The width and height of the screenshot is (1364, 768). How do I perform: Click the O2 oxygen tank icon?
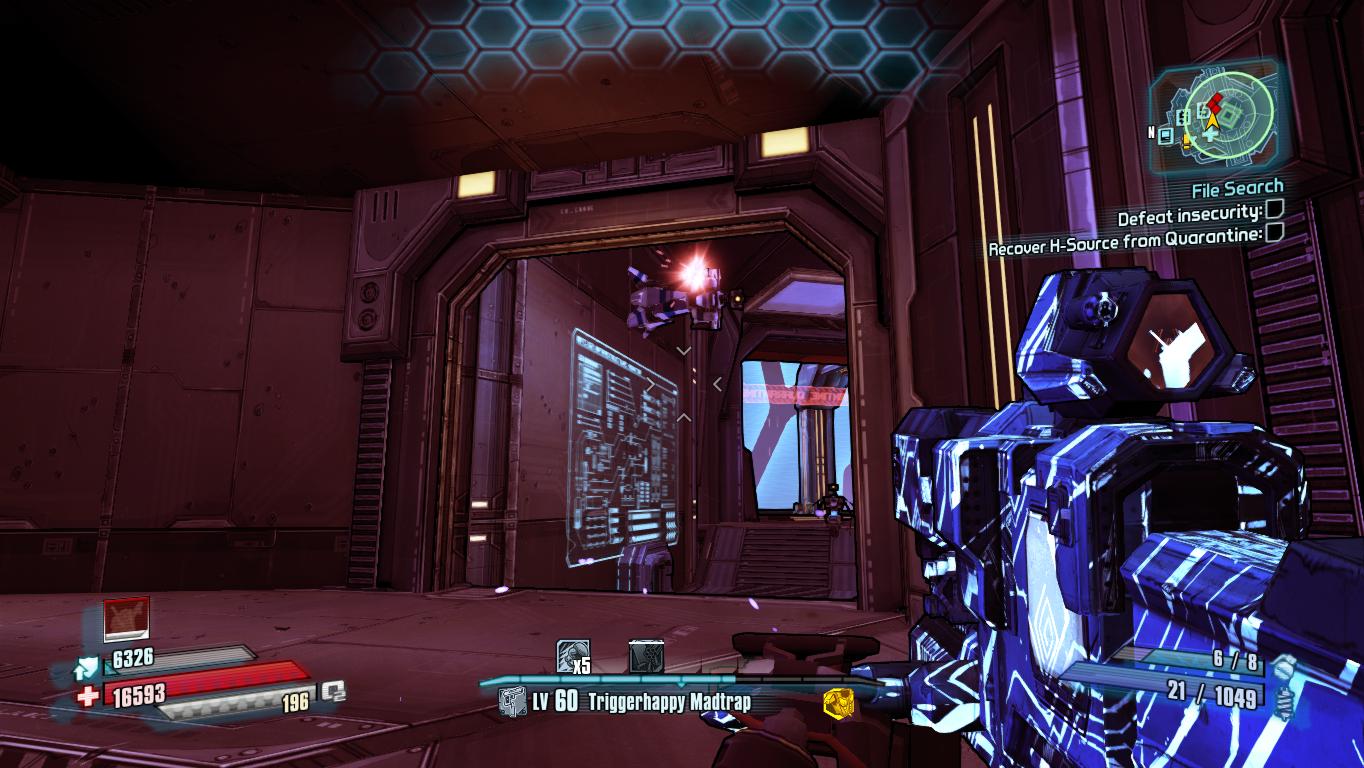333,690
